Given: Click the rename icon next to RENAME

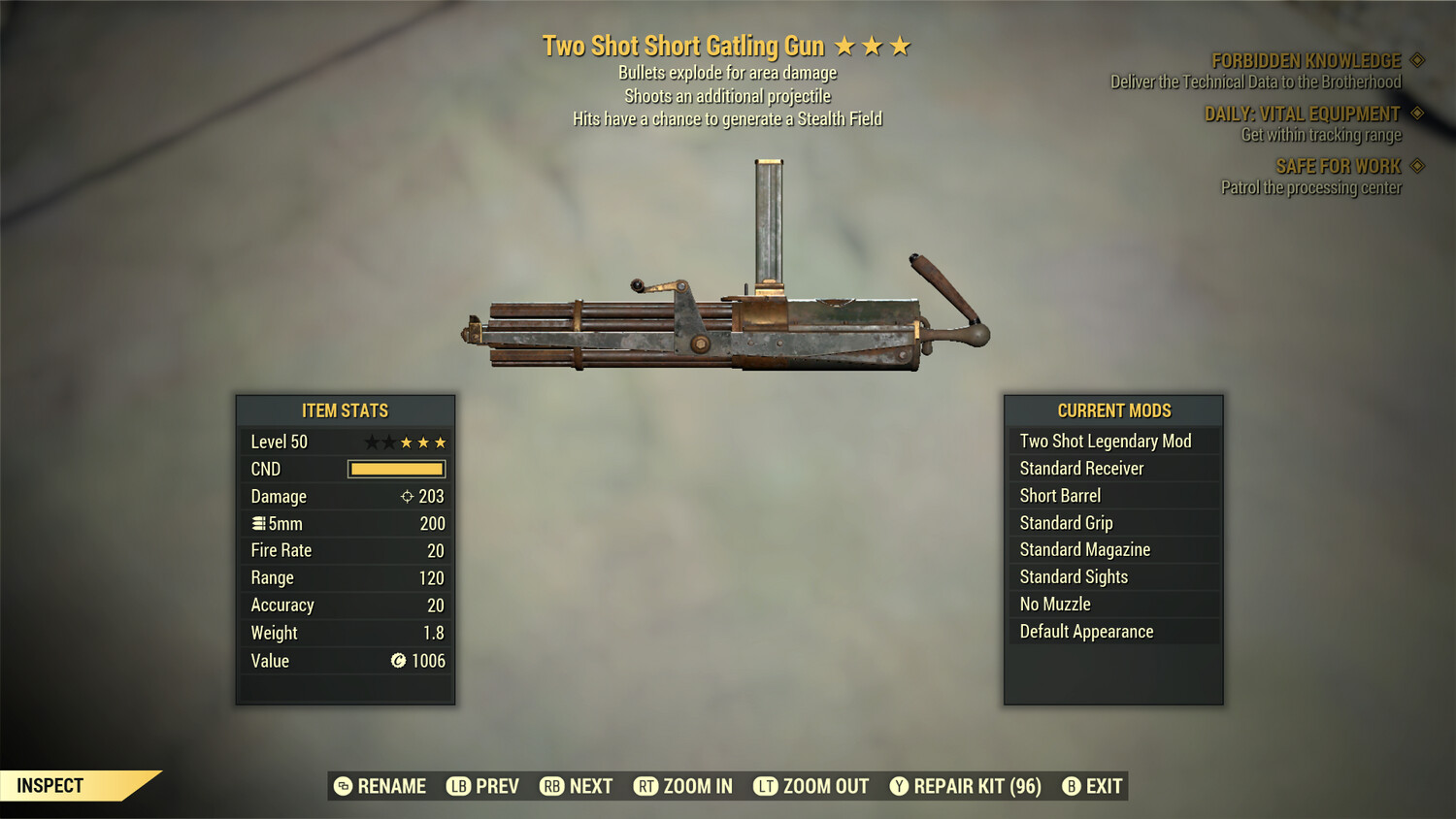Looking at the screenshot, I should 342,786.
